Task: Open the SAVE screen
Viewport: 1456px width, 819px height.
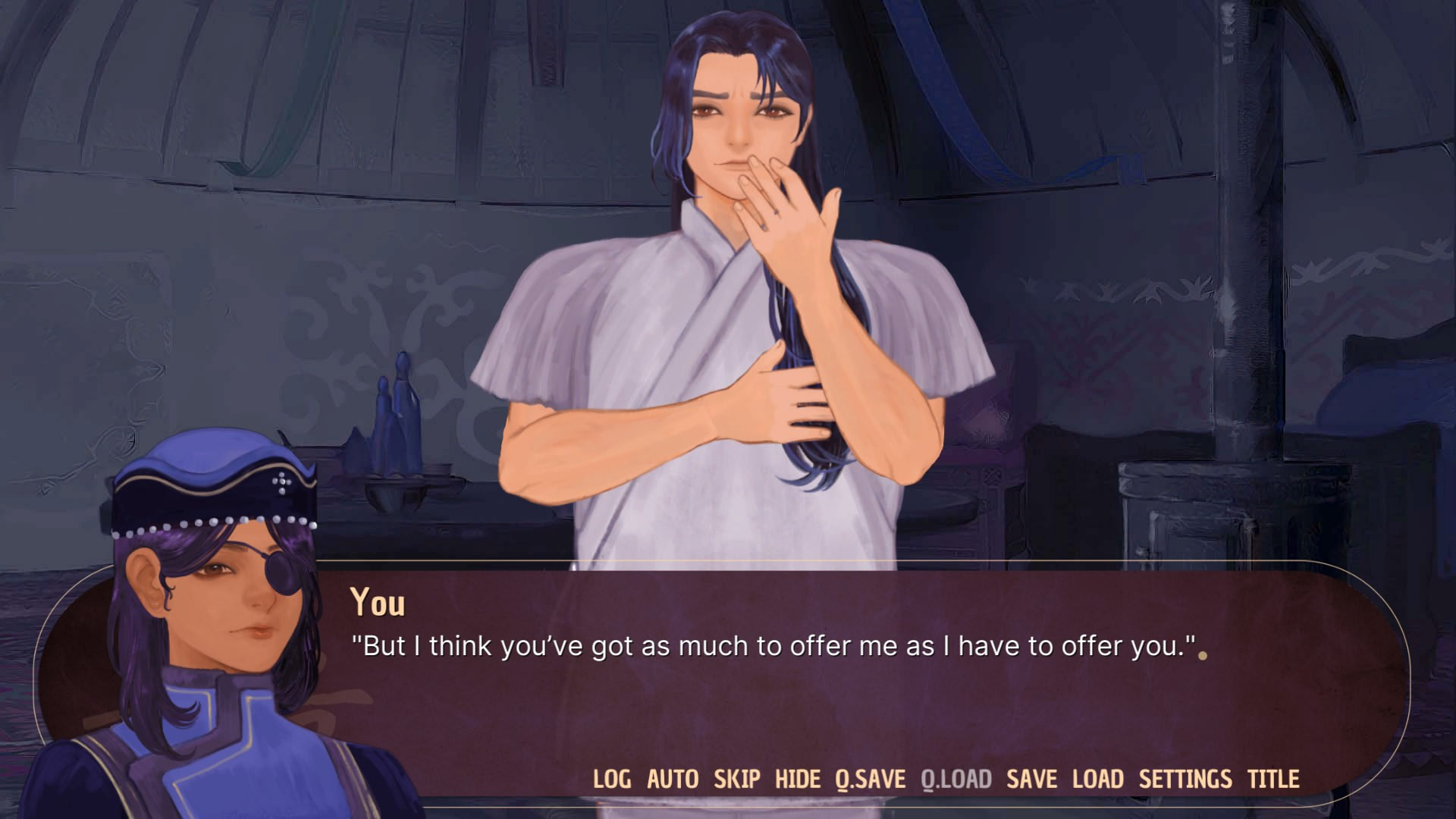Action: [x=1033, y=779]
